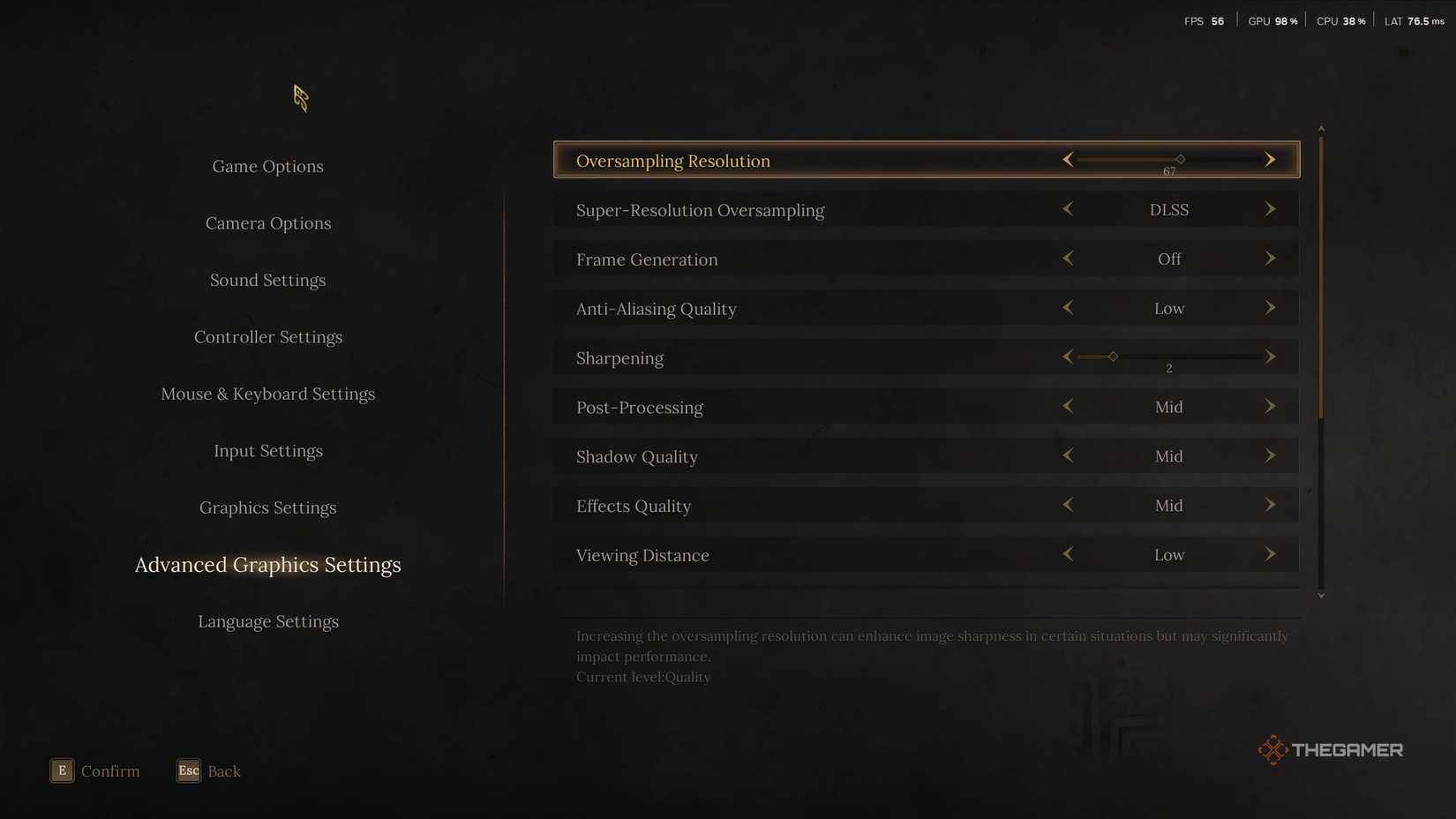1456x819 pixels.
Task: Open Camera Options
Action: click(x=267, y=222)
